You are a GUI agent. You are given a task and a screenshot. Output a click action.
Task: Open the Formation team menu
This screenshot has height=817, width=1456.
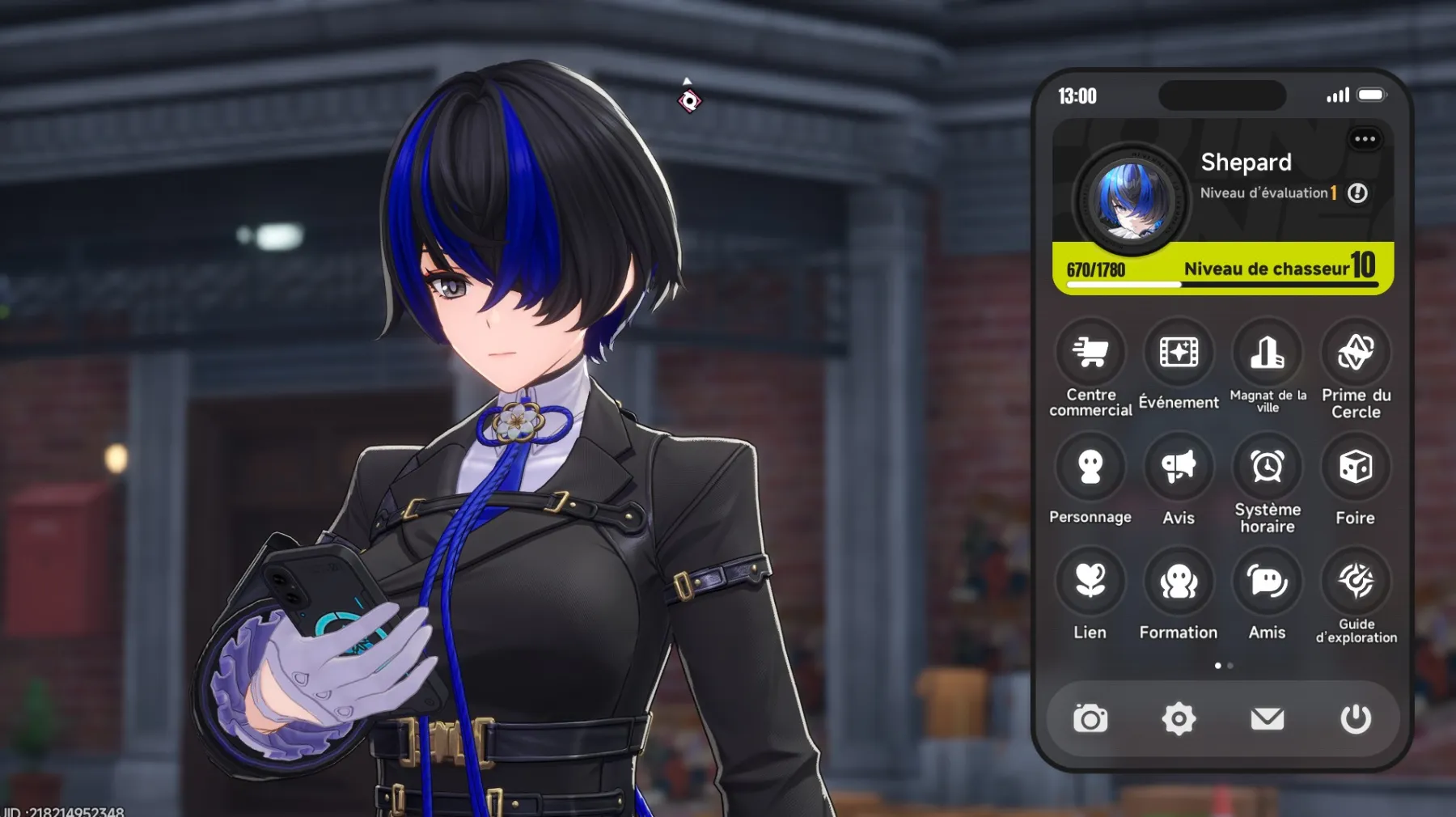pos(1179,581)
